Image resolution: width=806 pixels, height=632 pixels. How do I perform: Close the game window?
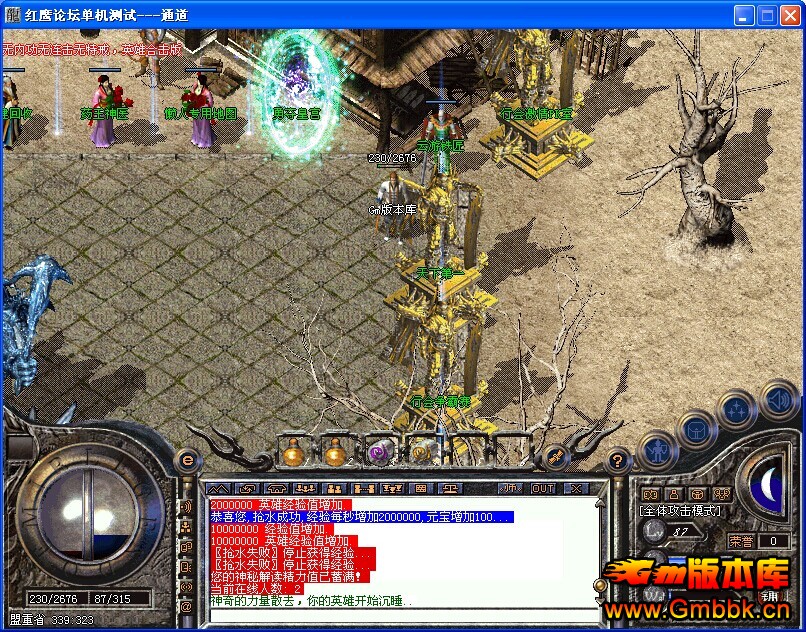[x=790, y=16]
